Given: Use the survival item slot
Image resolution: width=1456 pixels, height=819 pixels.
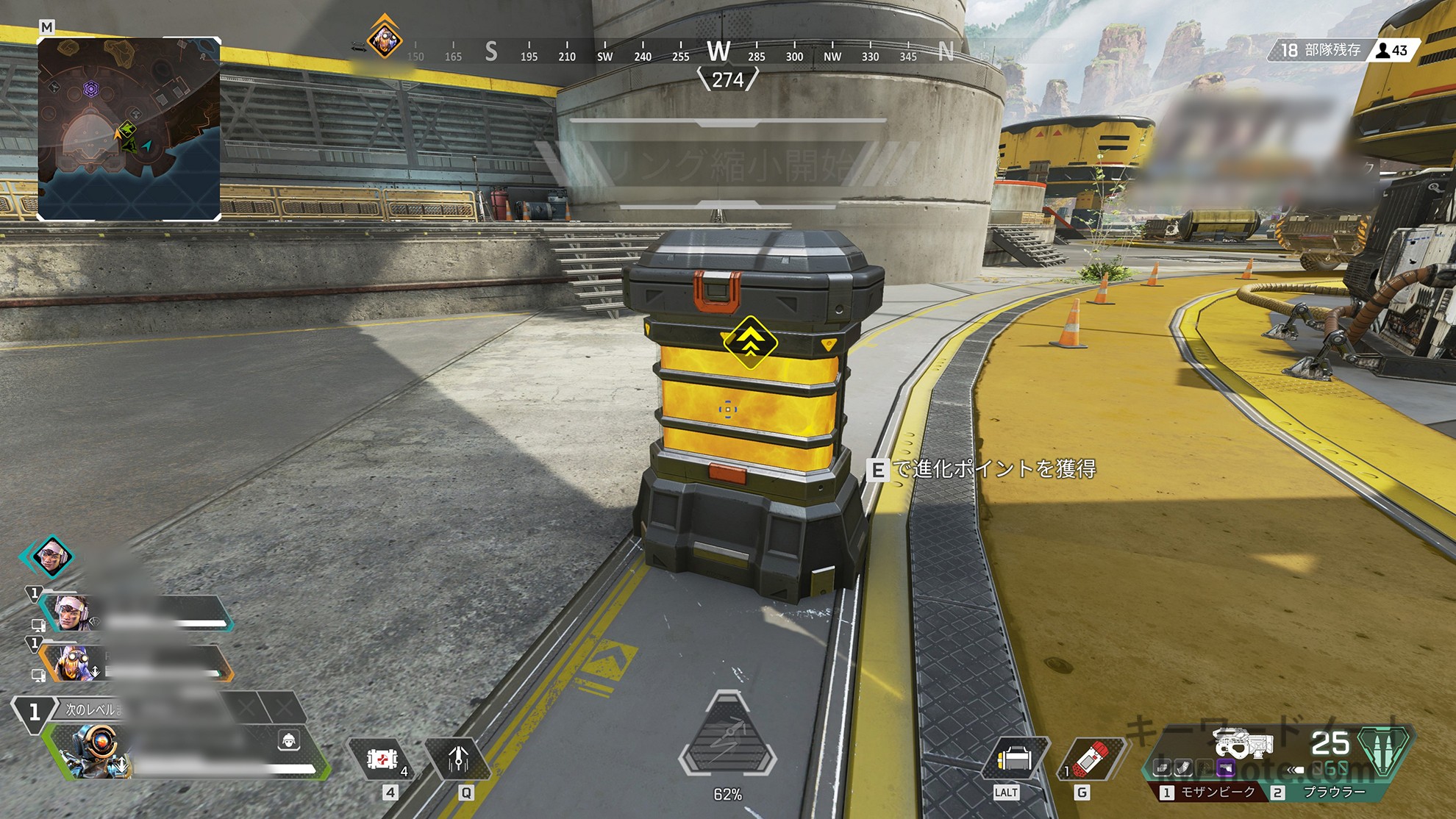Looking at the screenshot, I should click(x=1014, y=759).
